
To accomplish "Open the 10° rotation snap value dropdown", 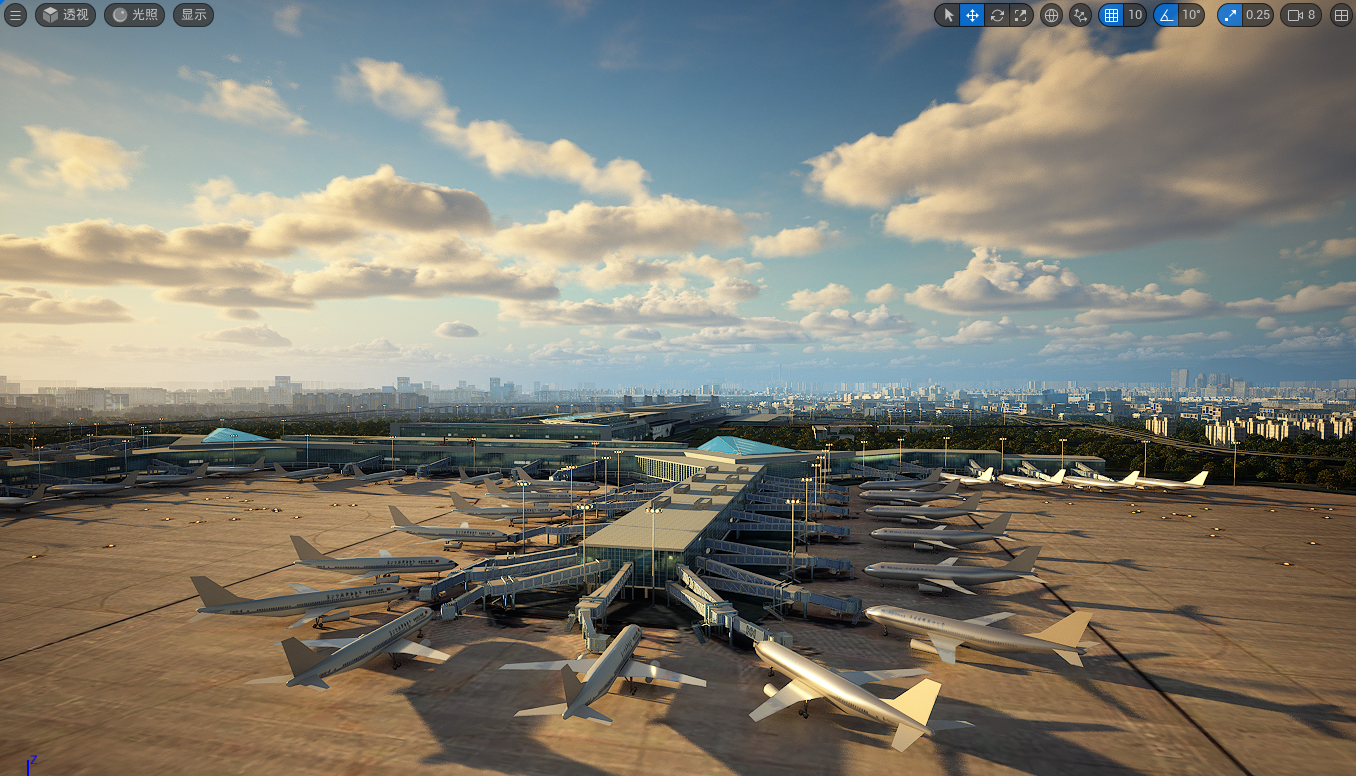I will point(1191,15).
